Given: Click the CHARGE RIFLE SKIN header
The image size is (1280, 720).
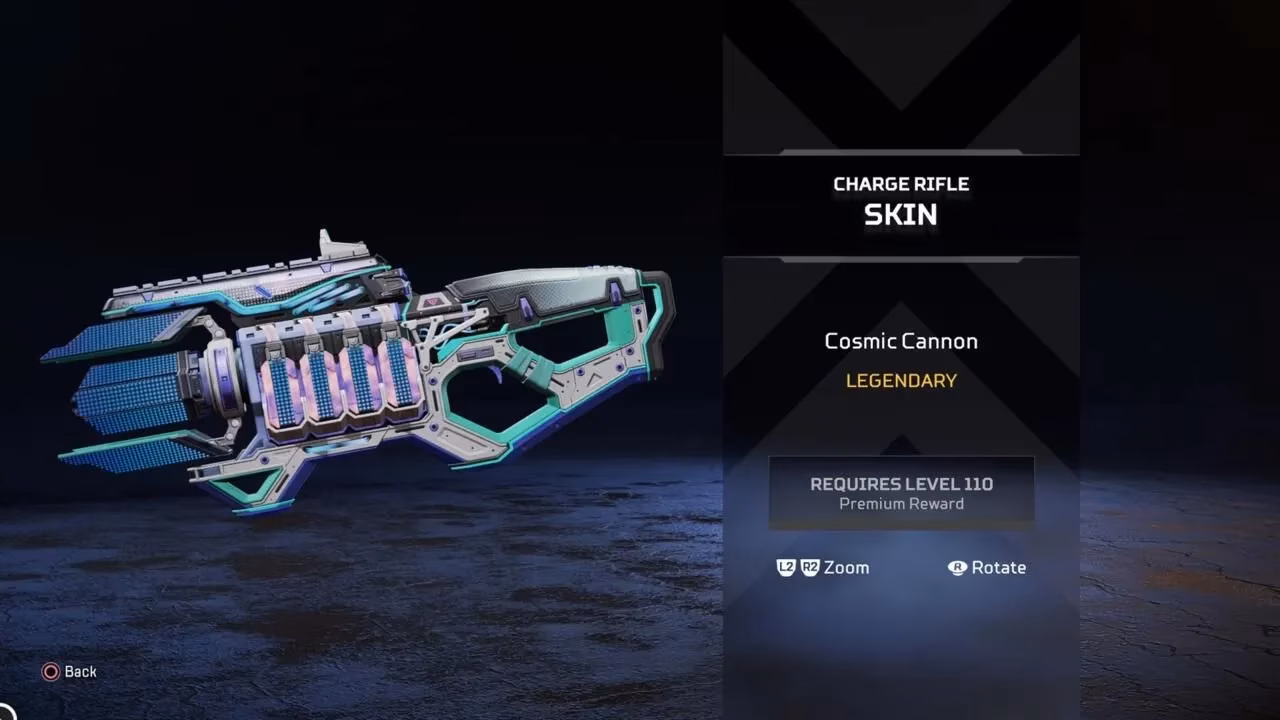Looking at the screenshot, I should [x=900, y=198].
